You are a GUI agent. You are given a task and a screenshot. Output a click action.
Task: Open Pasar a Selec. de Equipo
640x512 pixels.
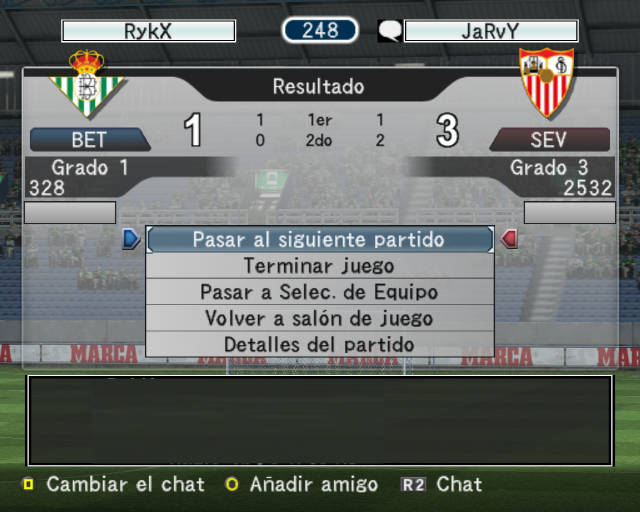pyautogui.click(x=319, y=292)
